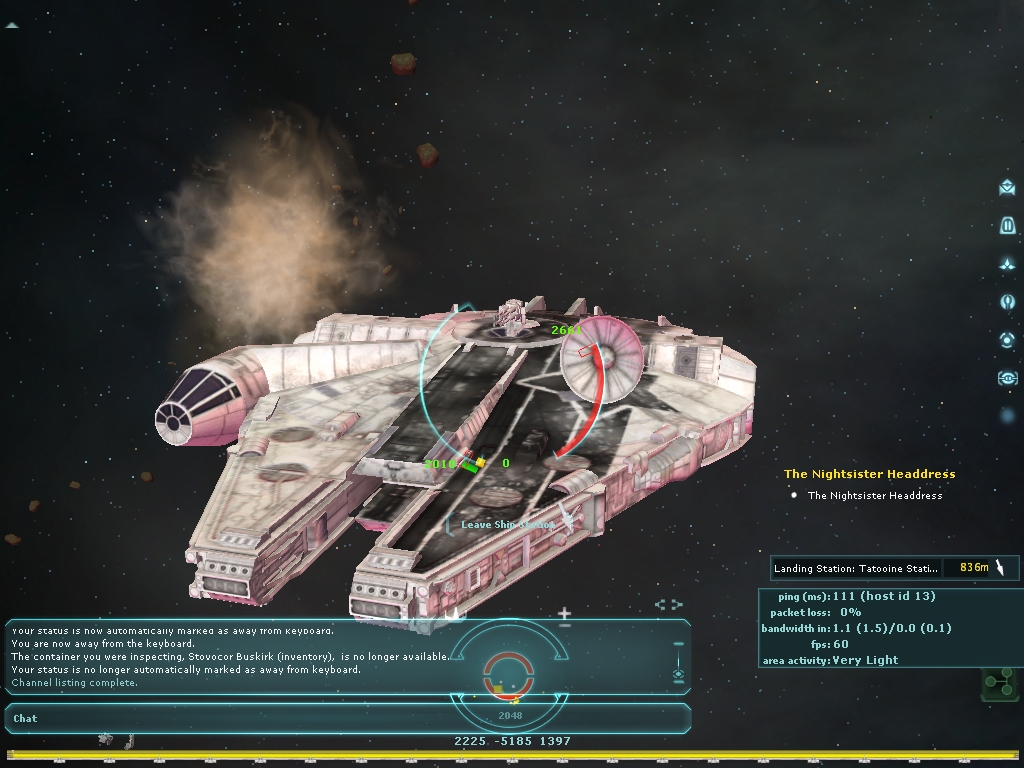
Task: Click the eye icon on chat slider
Action: click(x=679, y=675)
